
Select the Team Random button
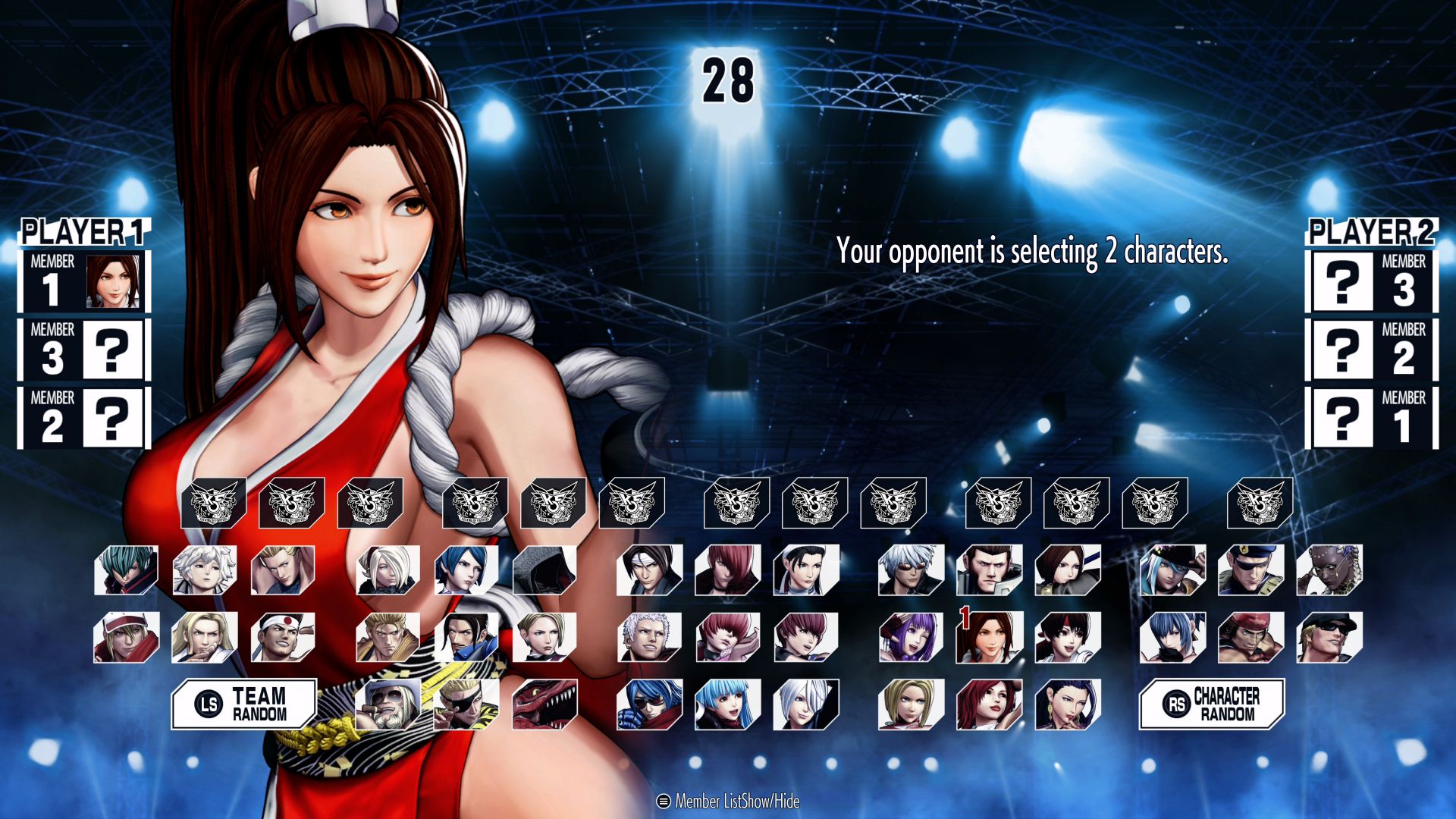(x=243, y=704)
